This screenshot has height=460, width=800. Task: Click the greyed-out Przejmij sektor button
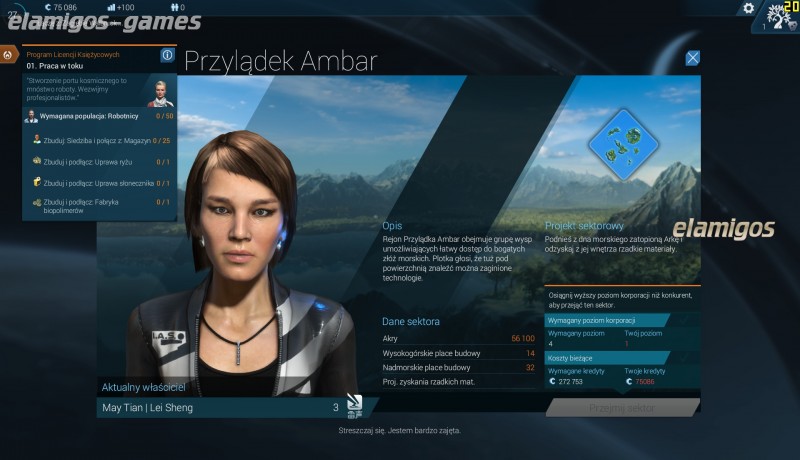[622, 408]
